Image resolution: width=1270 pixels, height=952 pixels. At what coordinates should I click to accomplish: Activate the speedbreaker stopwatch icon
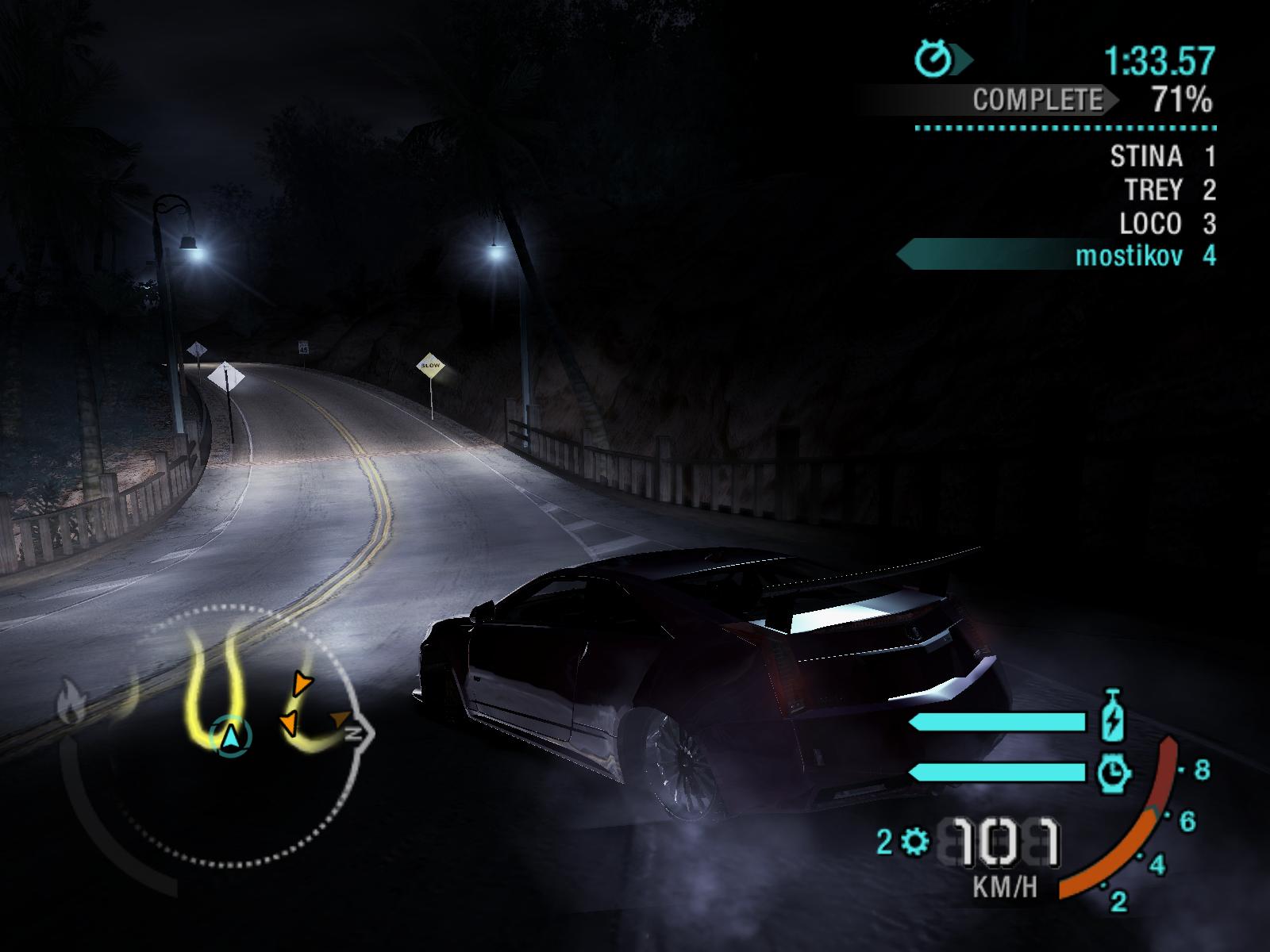(1113, 772)
